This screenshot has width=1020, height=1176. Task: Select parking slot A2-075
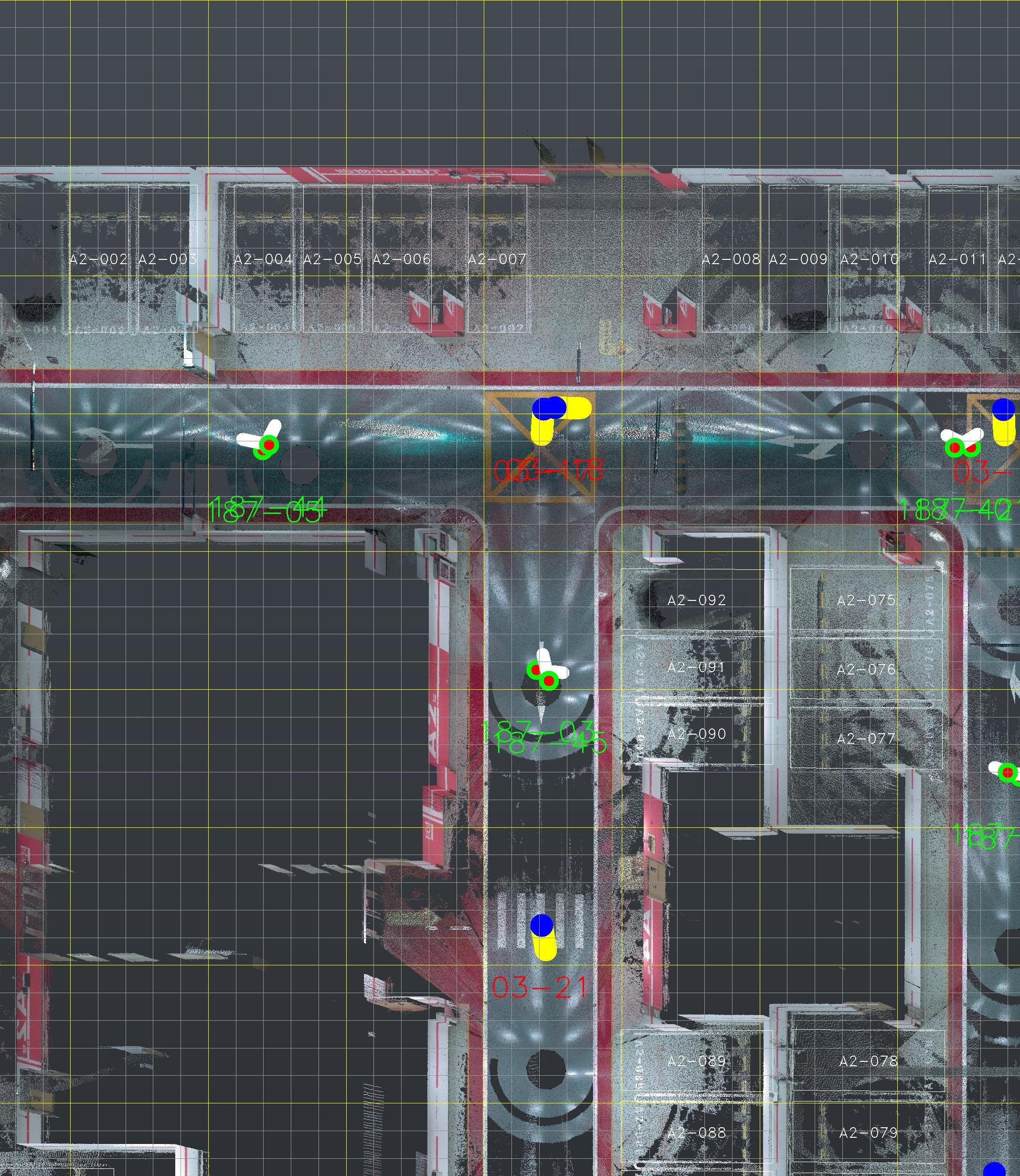pos(866,600)
